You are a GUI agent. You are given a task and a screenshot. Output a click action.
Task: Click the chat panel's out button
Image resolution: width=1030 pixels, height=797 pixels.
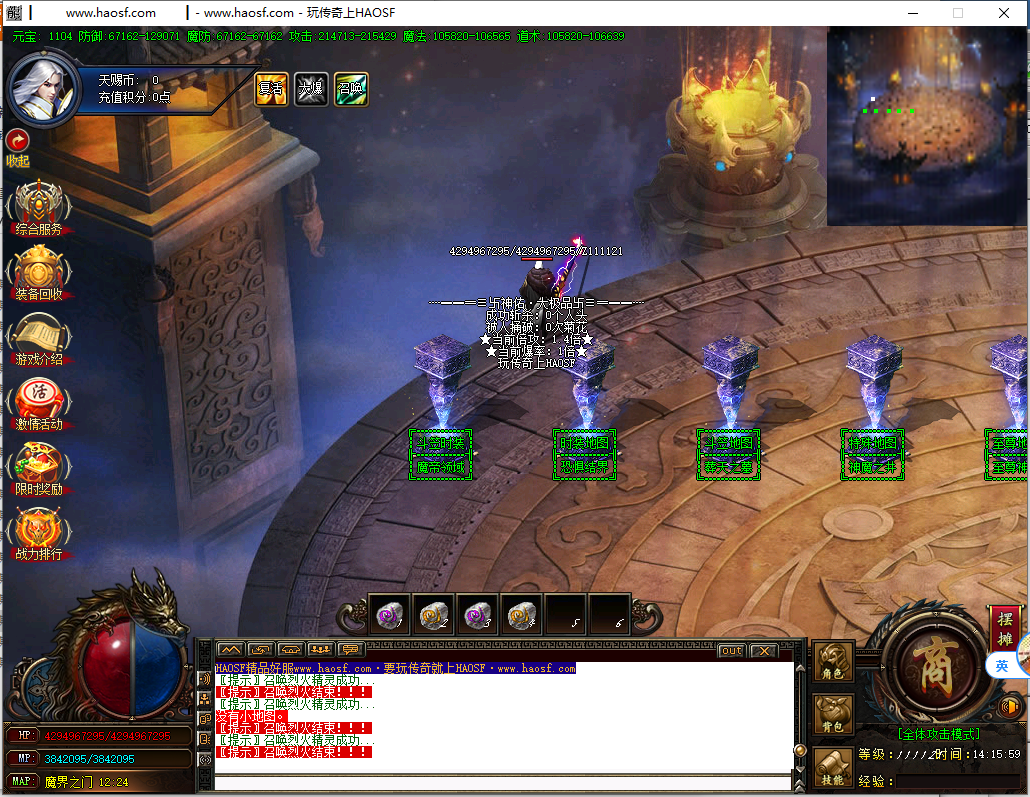(732, 651)
